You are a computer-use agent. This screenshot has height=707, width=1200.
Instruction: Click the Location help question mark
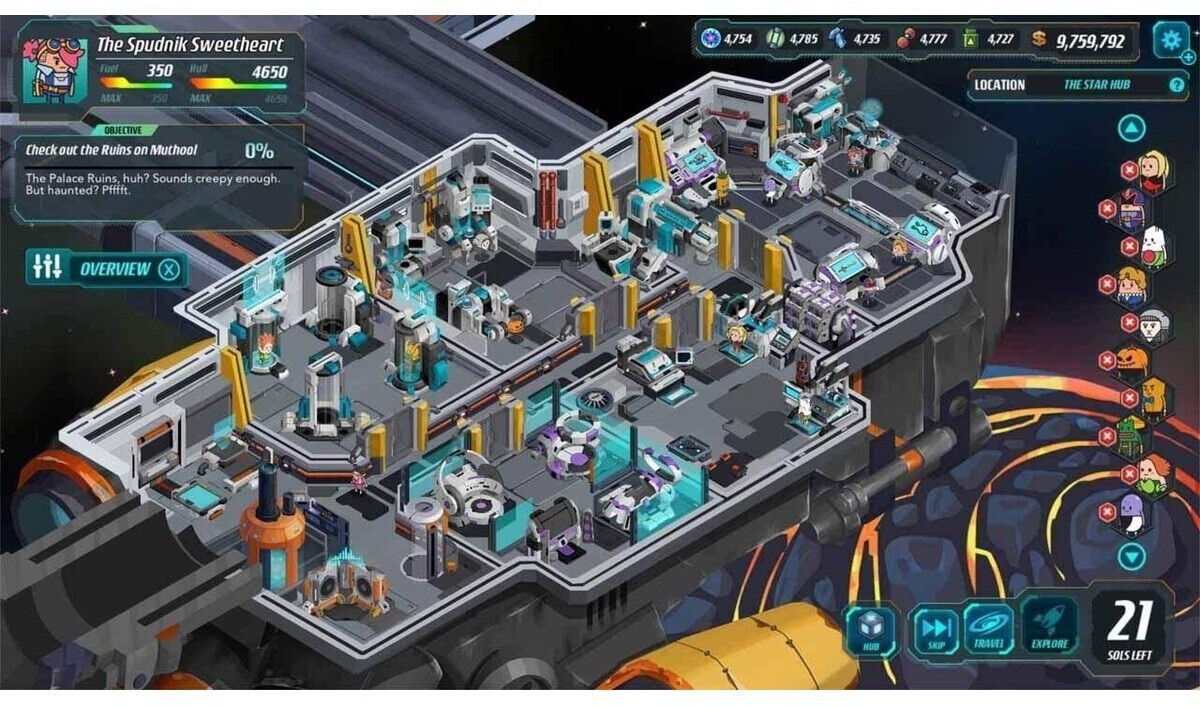(1176, 85)
